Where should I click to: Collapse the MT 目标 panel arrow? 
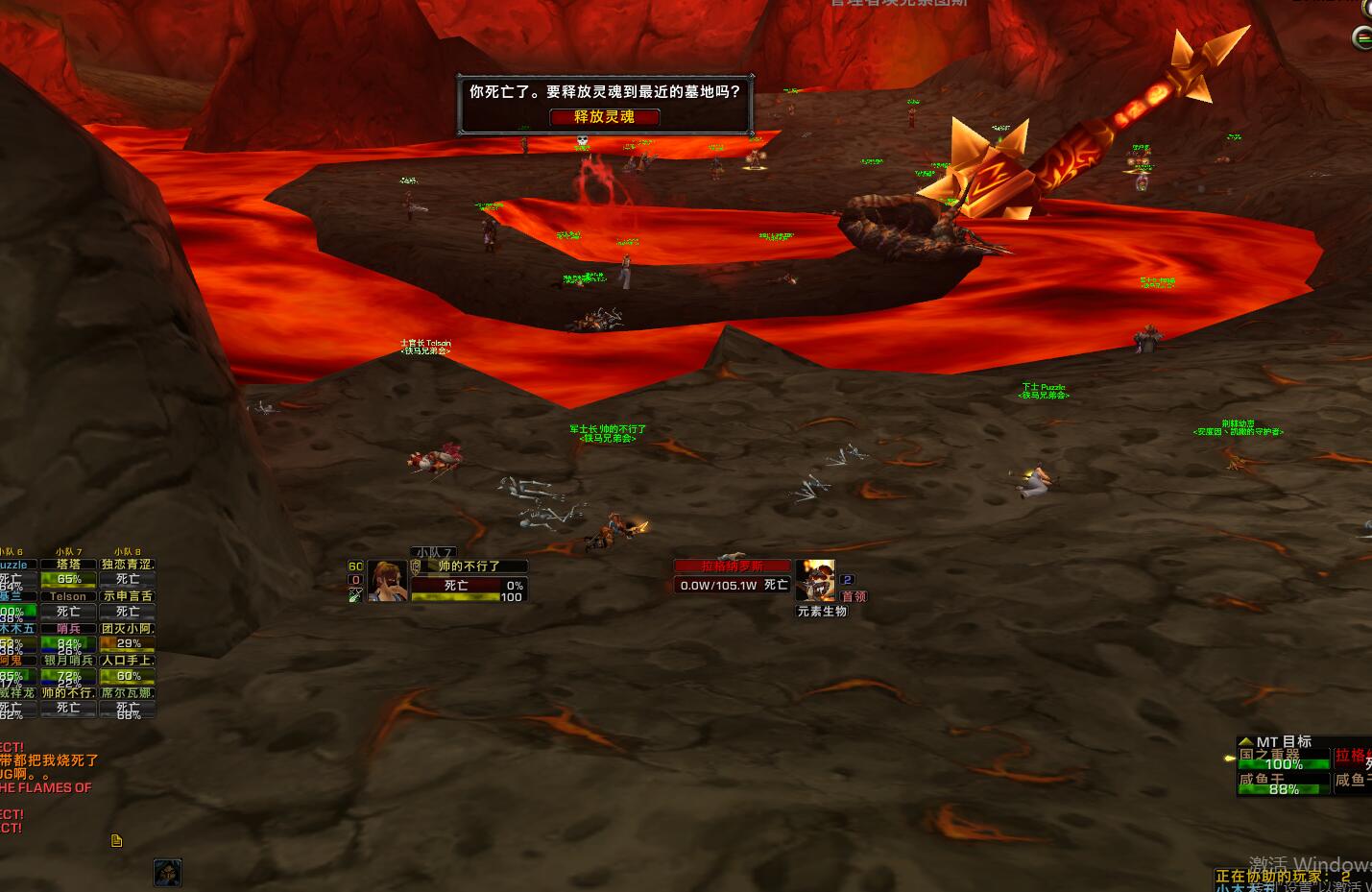coord(1245,741)
